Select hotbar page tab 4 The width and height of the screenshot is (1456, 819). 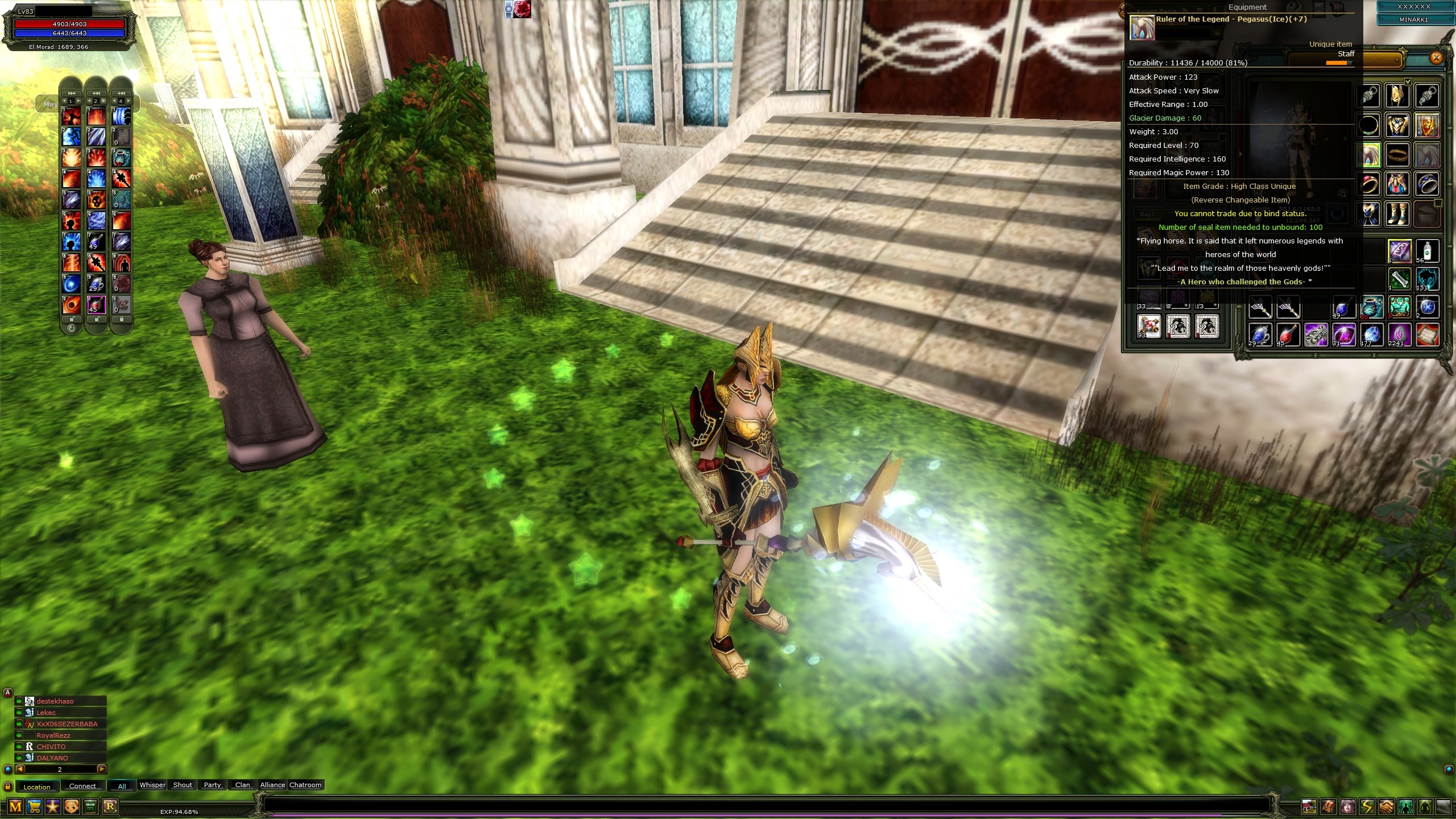click(121, 101)
